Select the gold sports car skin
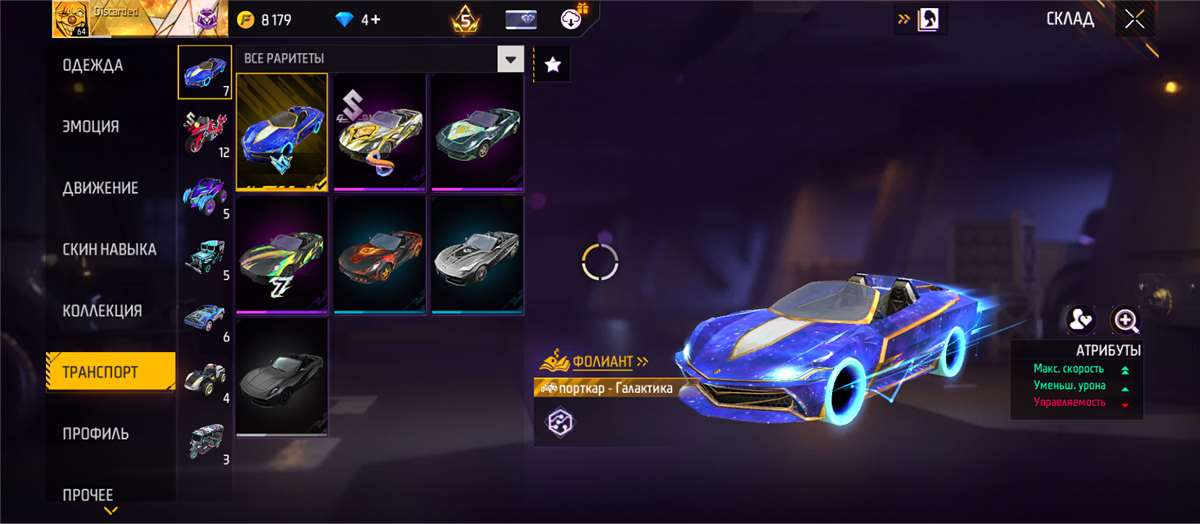Image resolution: width=1200 pixels, height=524 pixels. pos(380,130)
